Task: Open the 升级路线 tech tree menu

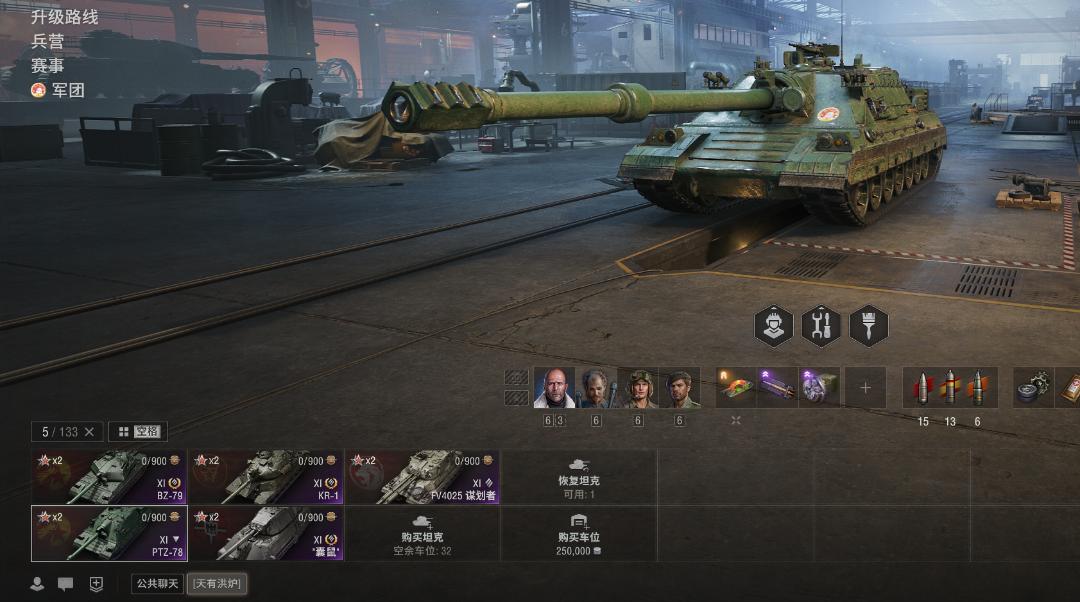Action: (65, 17)
